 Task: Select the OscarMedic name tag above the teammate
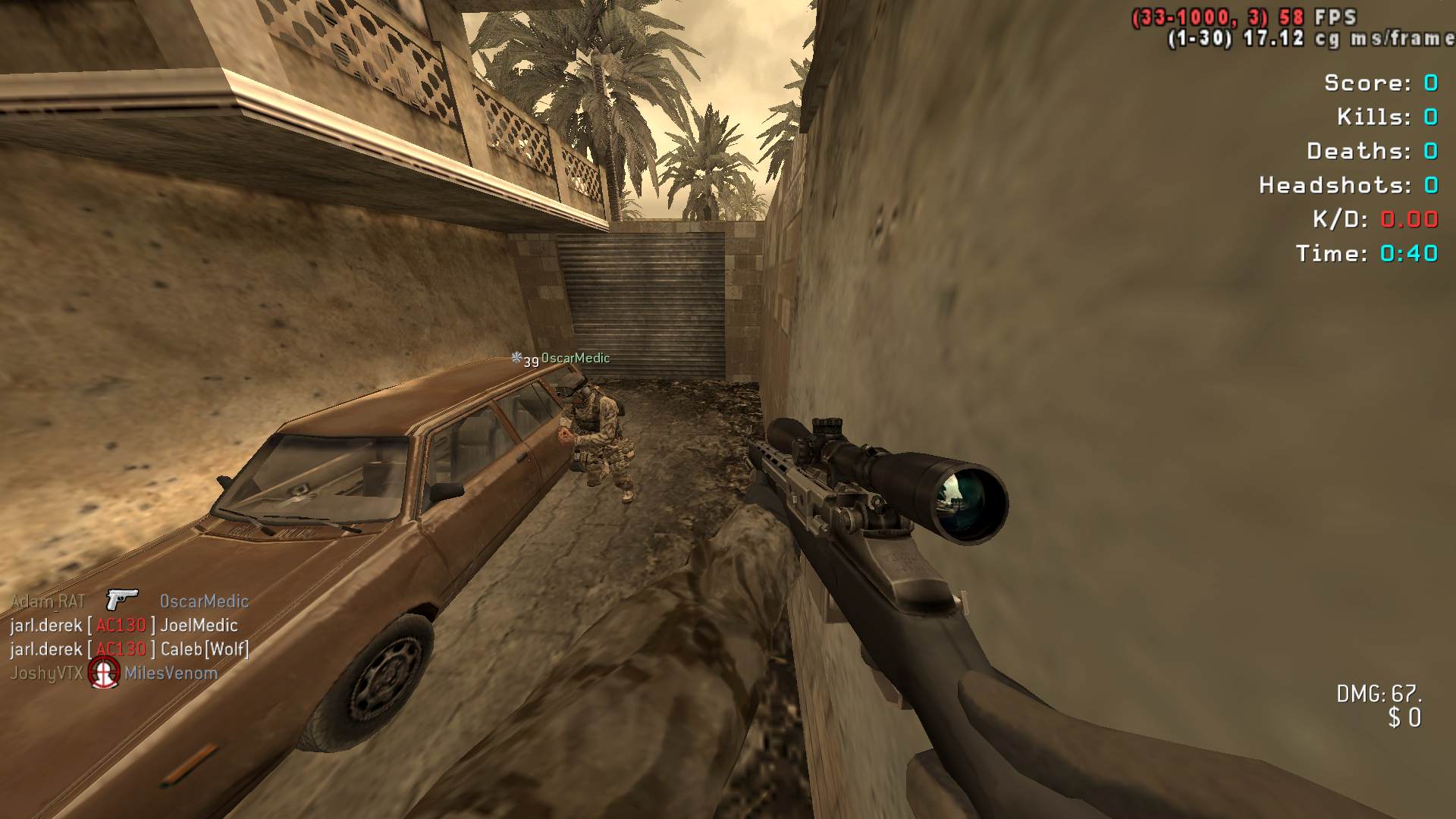pyautogui.click(x=575, y=358)
